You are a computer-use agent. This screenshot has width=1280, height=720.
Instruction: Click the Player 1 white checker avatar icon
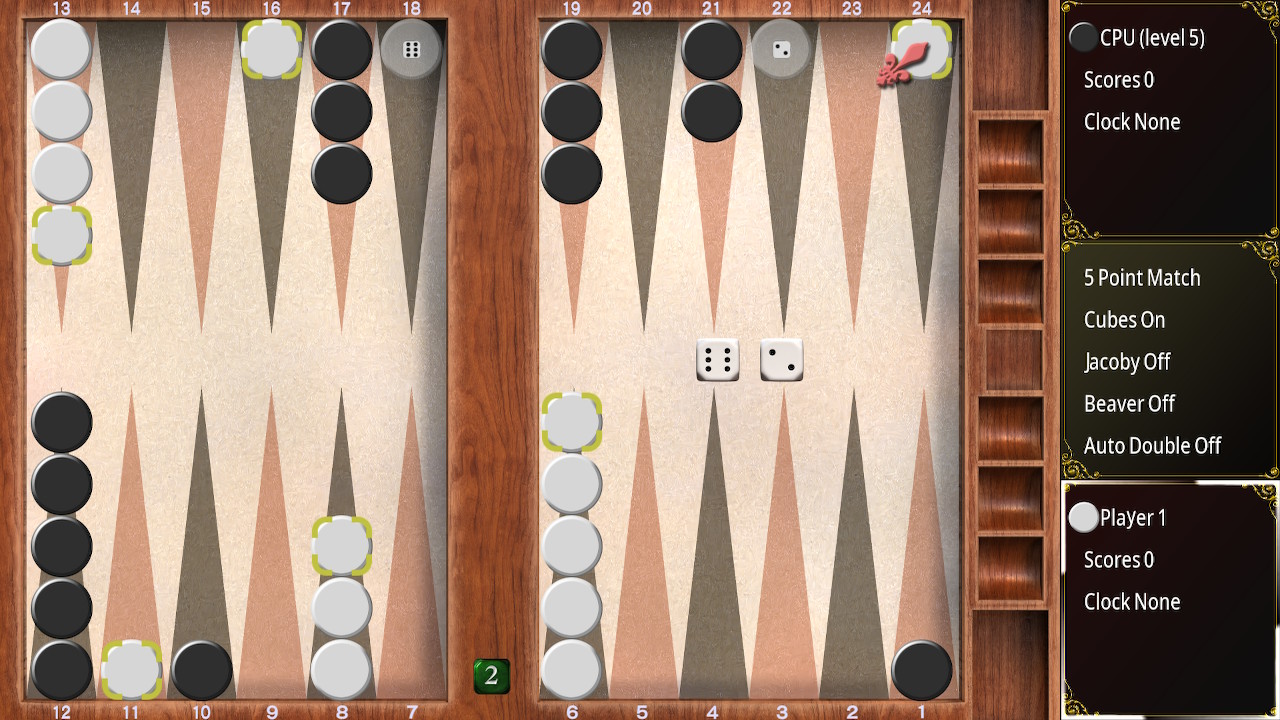[x=1085, y=517]
